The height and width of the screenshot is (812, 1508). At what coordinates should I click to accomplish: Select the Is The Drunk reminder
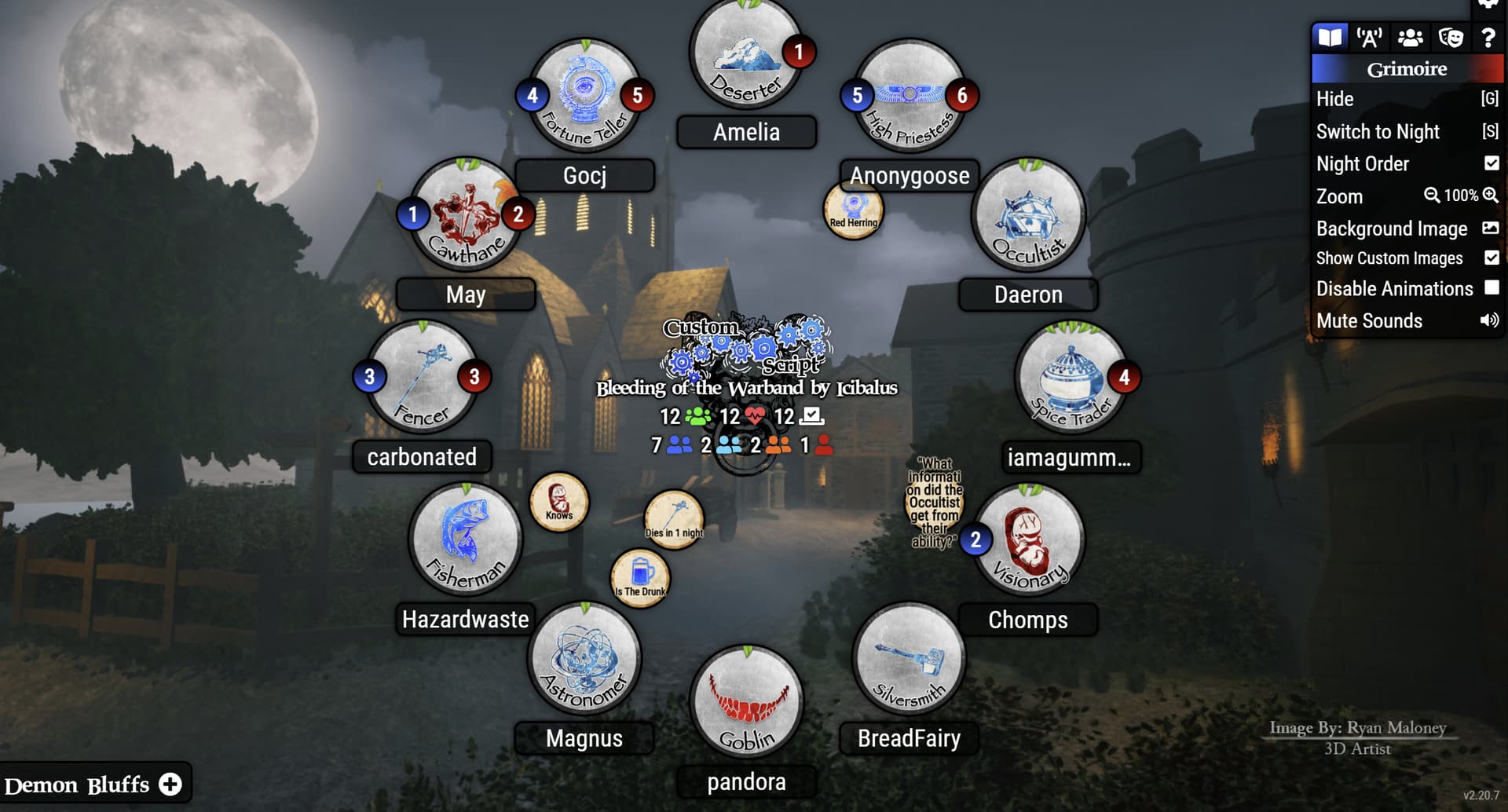640,578
